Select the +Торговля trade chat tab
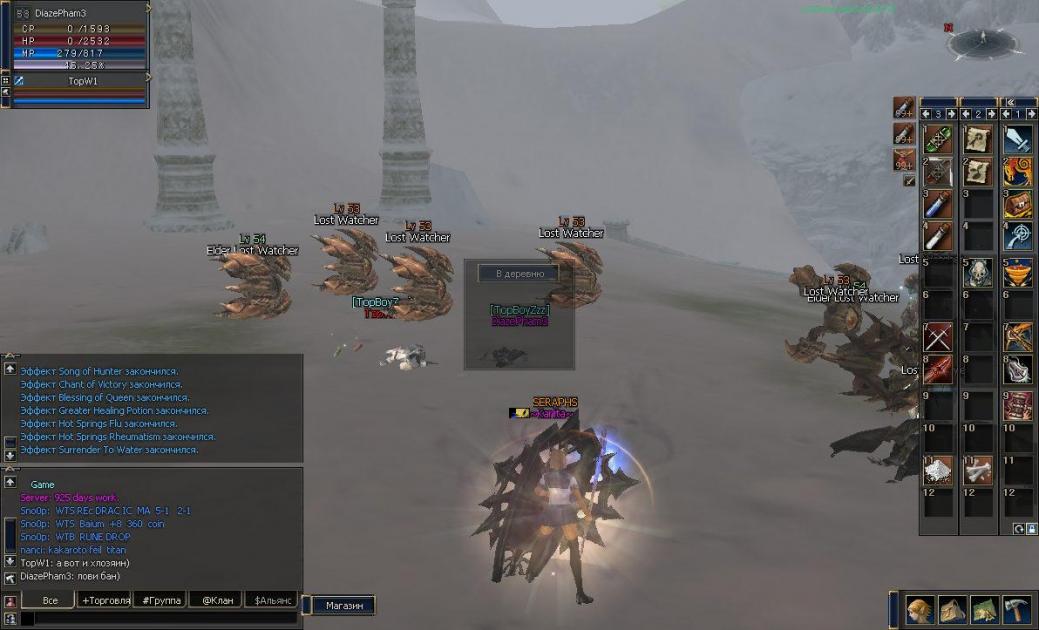The image size is (1039, 630). pos(105,600)
